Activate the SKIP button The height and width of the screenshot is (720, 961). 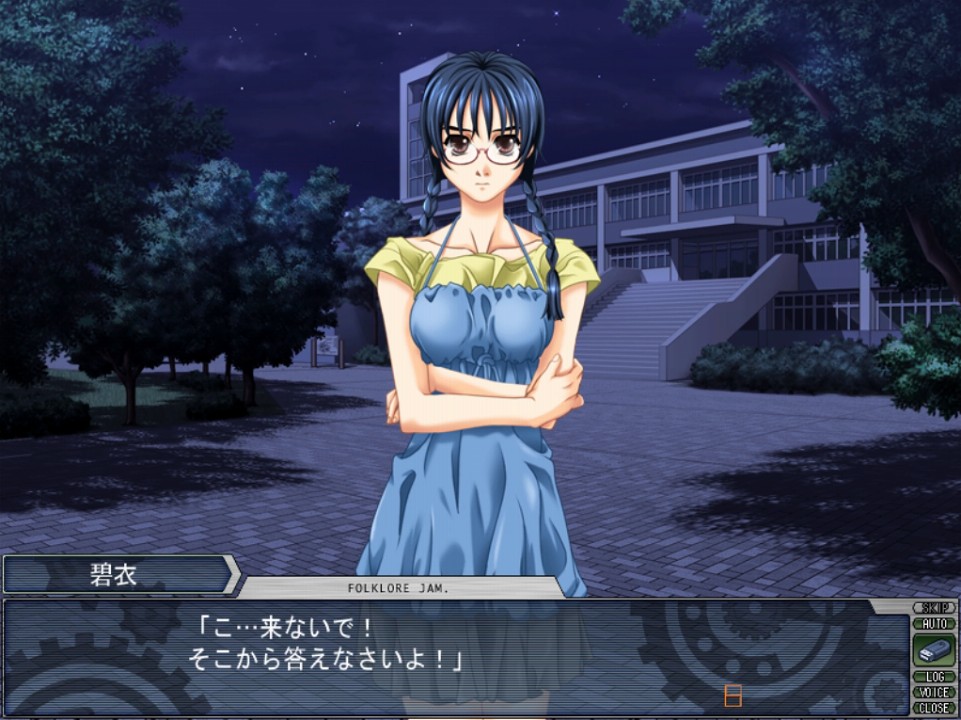(x=934, y=608)
